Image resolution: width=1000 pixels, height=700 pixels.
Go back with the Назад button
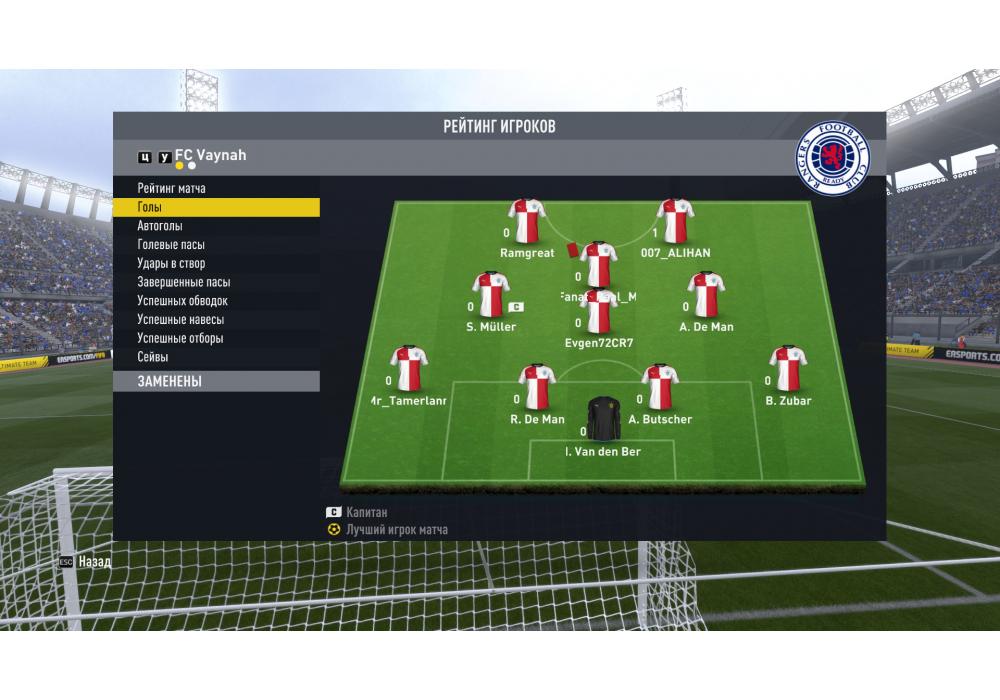86,562
